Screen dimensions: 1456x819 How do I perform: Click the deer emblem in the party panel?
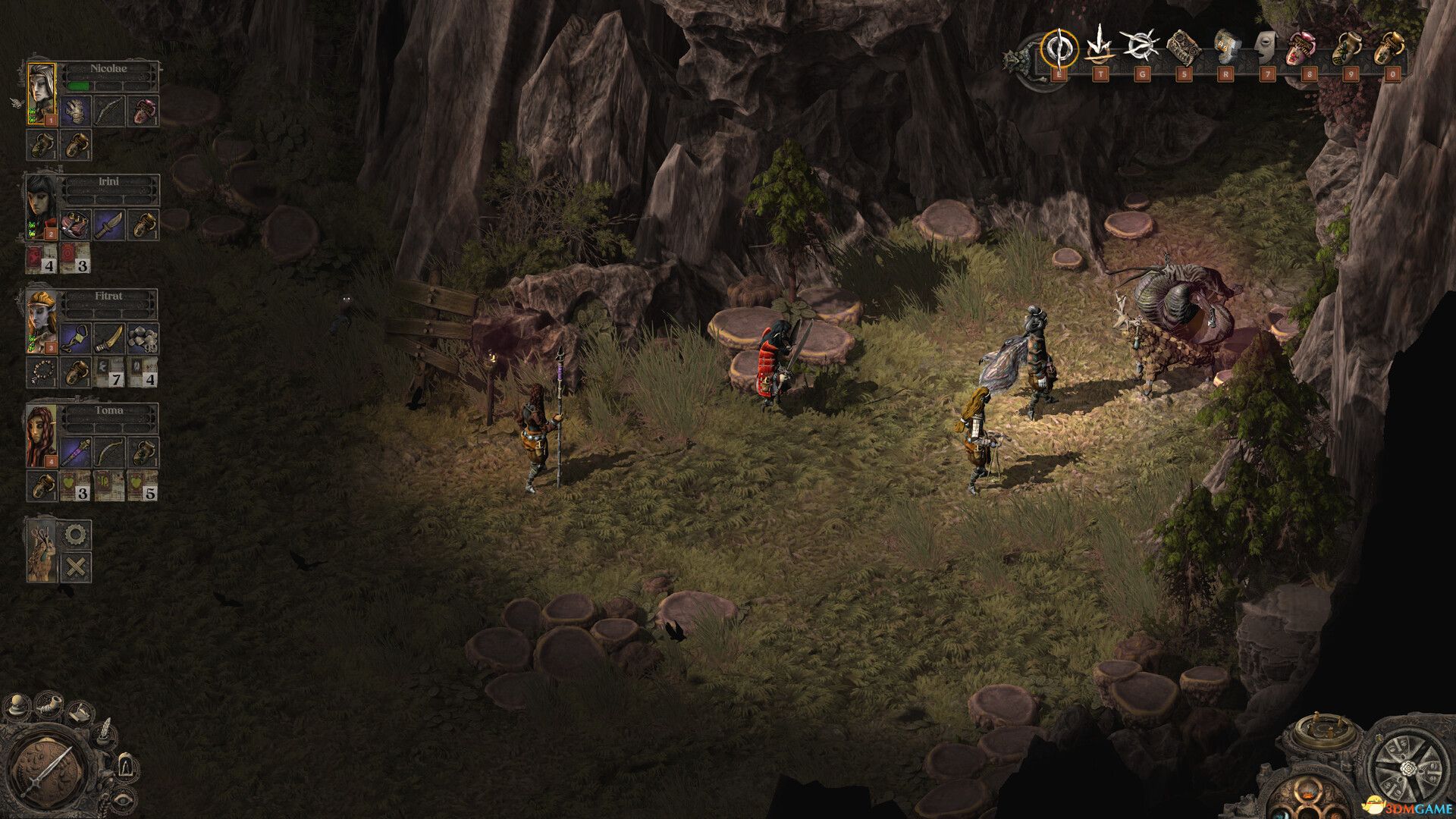[x=41, y=555]
